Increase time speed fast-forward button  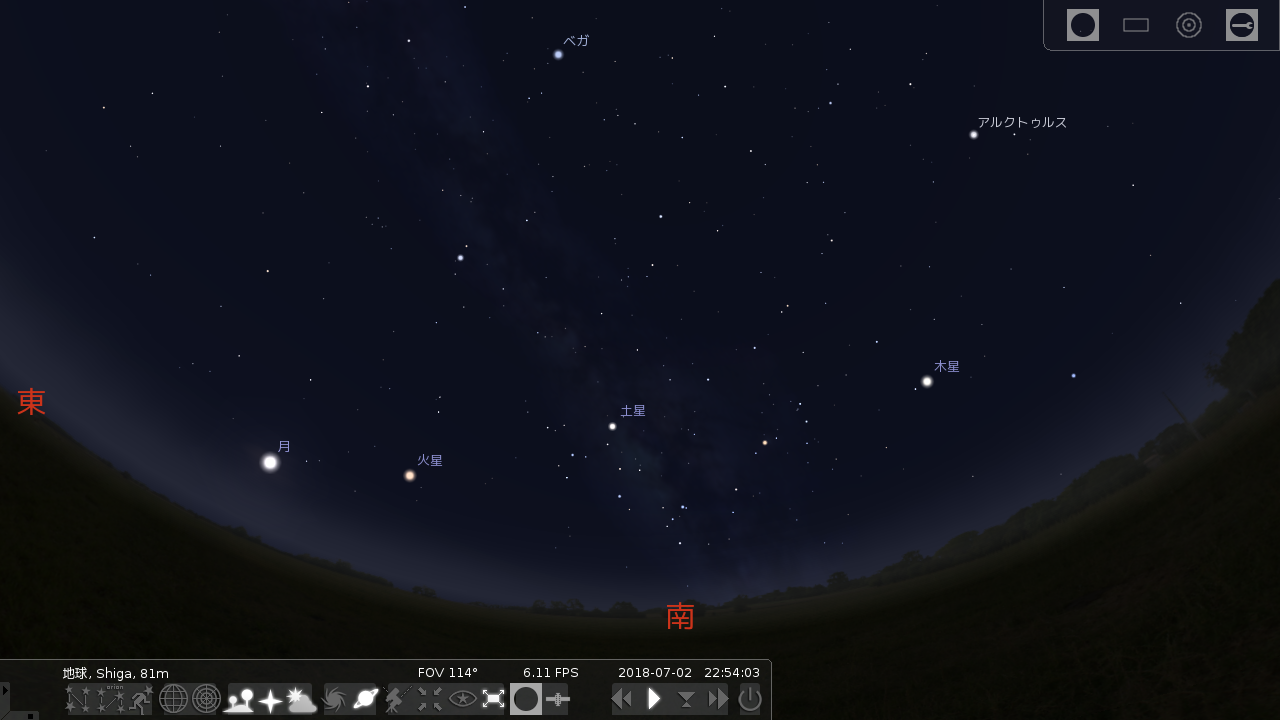[x=718, y=699]
